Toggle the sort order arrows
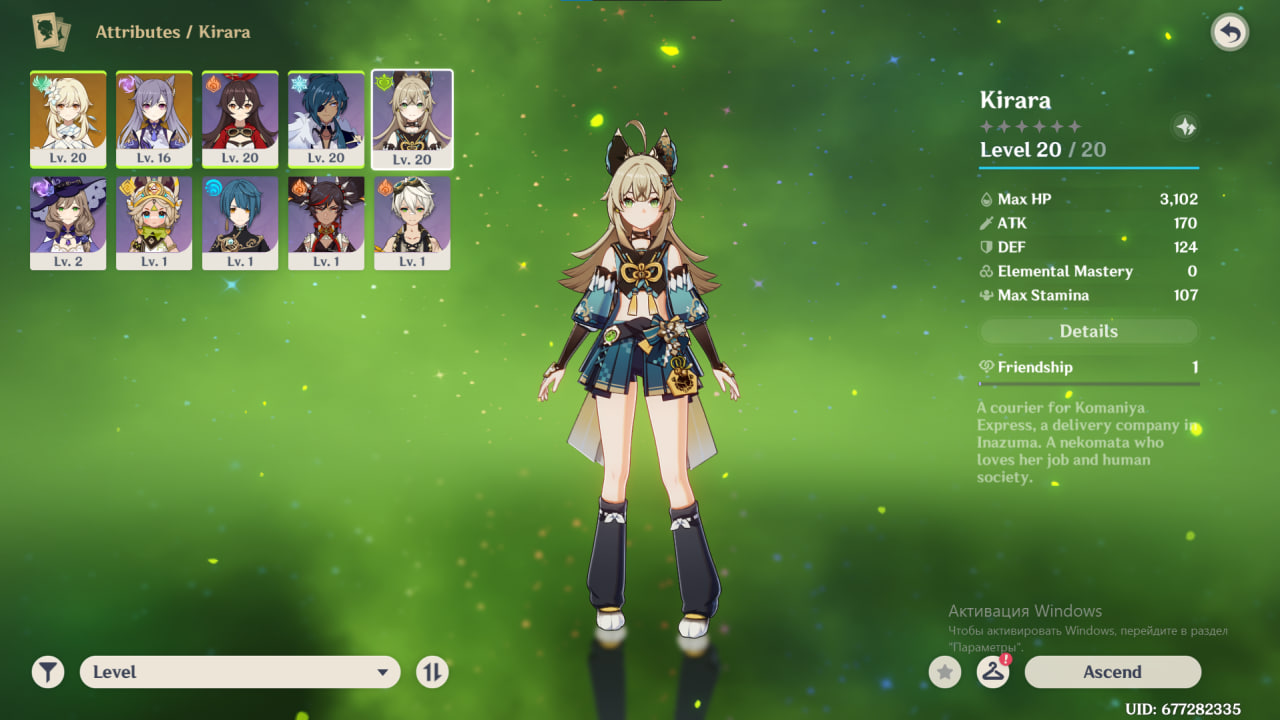 432,672
